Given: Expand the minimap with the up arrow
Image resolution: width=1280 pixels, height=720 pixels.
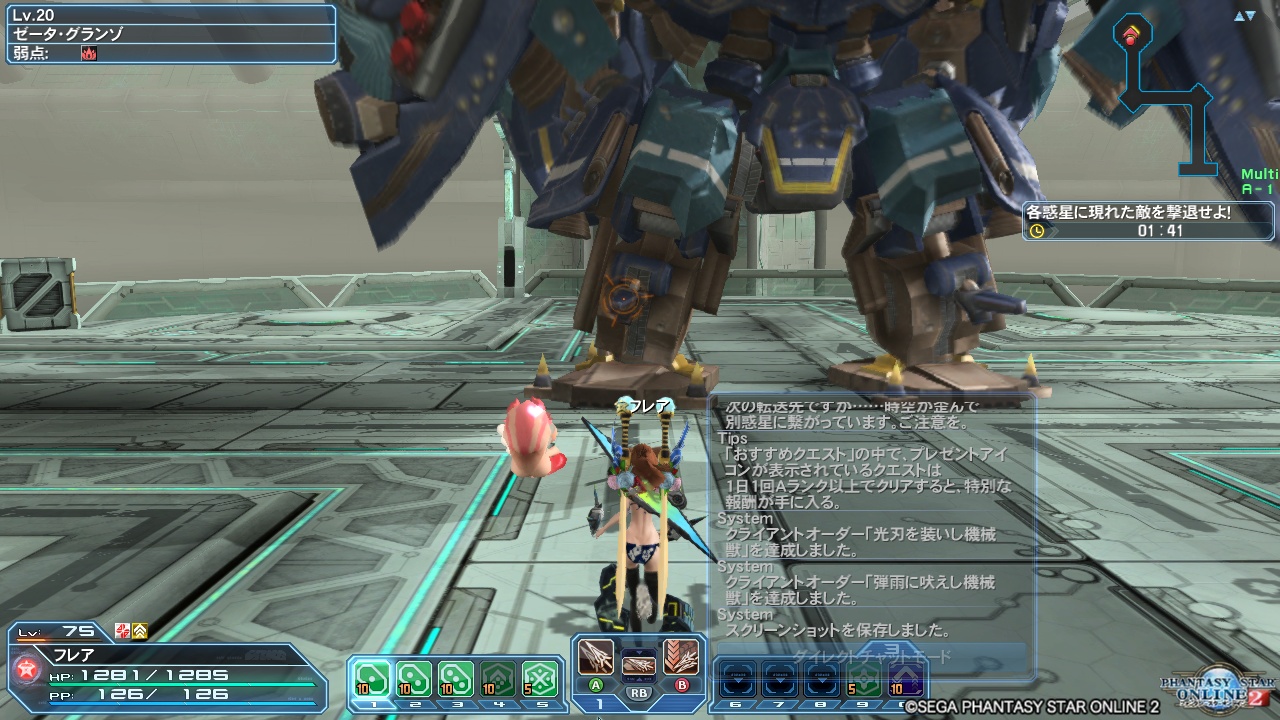Looking at the screenshot, I should point(1240,14).
